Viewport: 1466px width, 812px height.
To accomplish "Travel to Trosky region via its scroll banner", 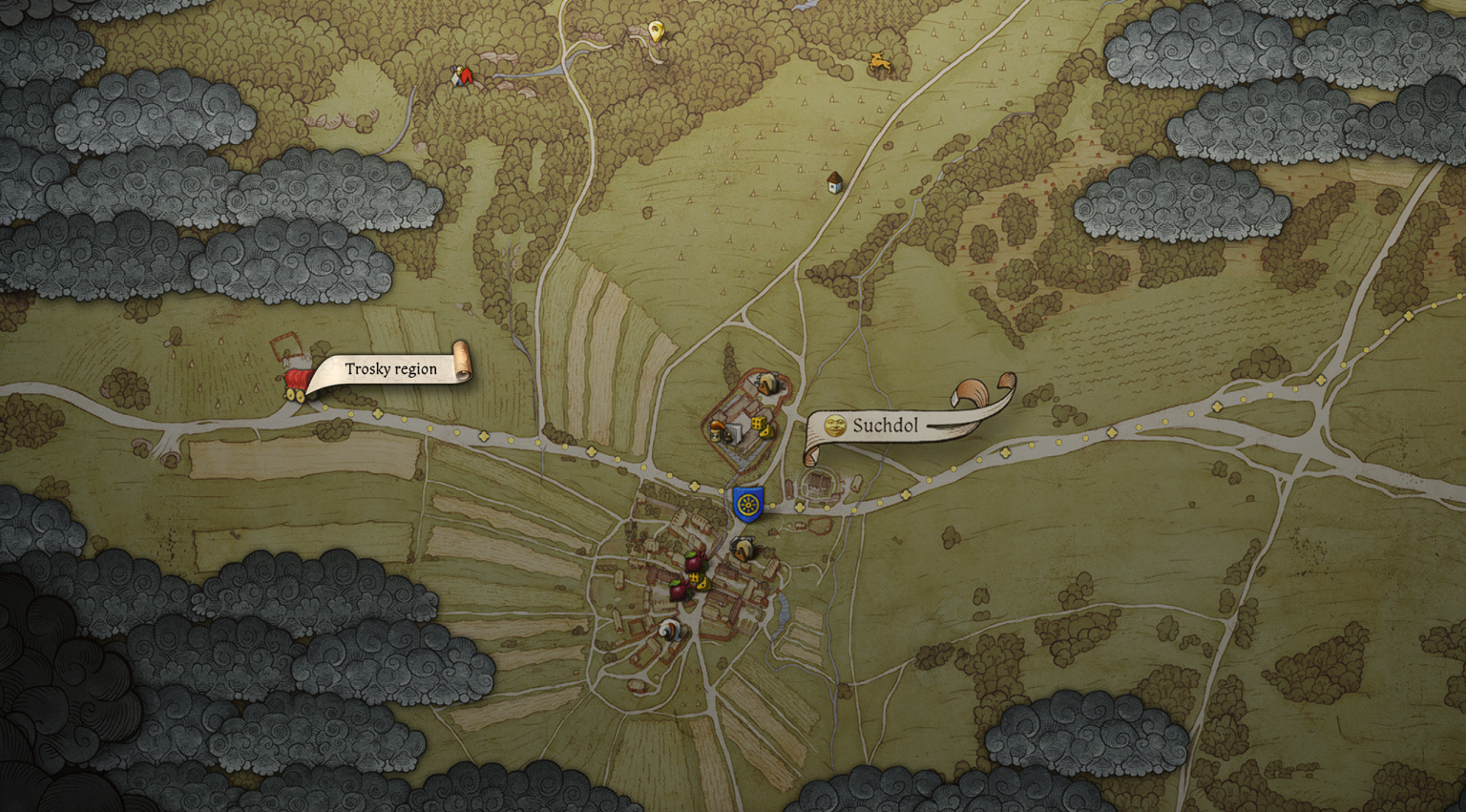I will (x=390, y=369).
